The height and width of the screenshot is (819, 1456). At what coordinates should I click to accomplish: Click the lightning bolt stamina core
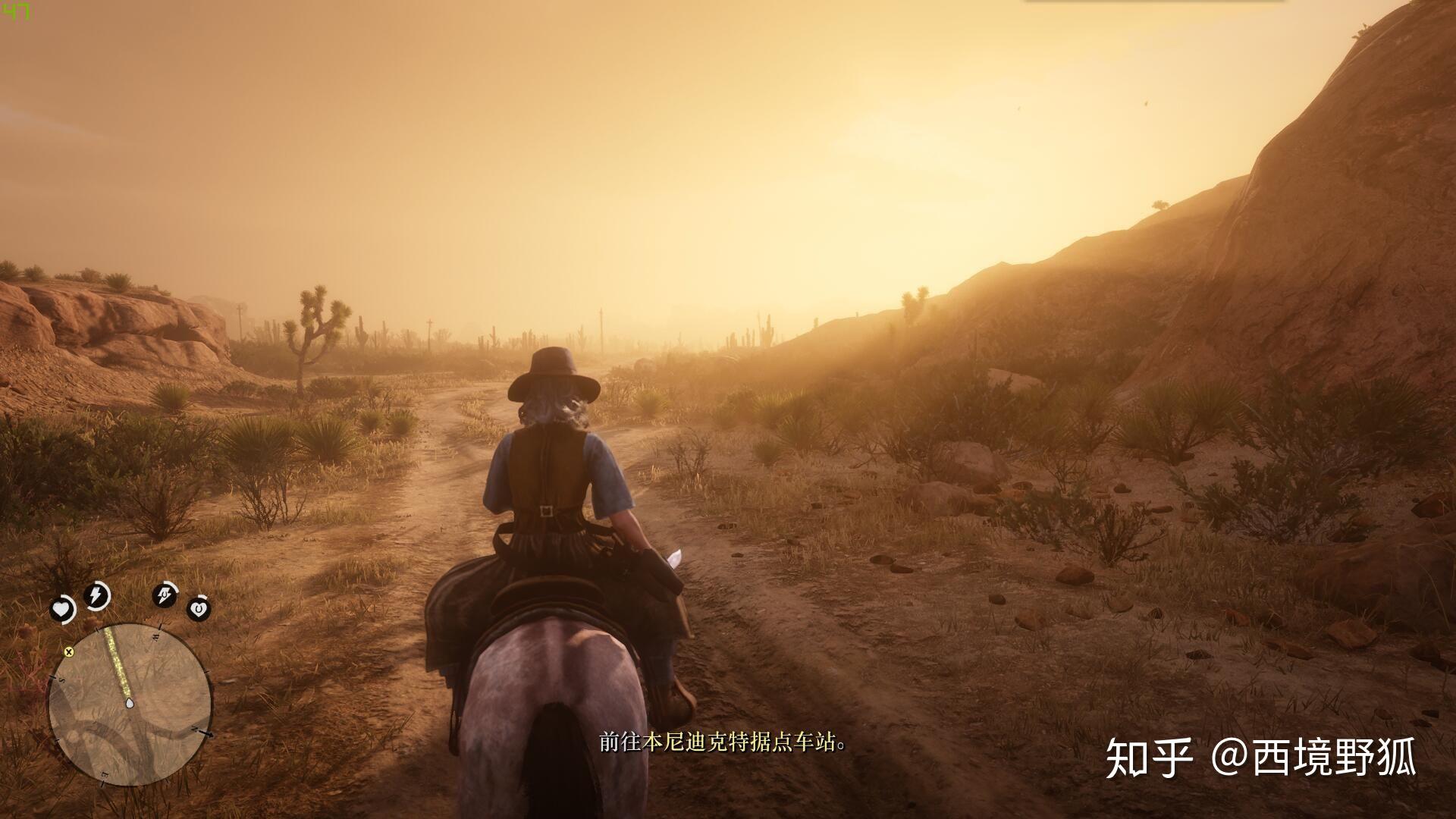97,595
